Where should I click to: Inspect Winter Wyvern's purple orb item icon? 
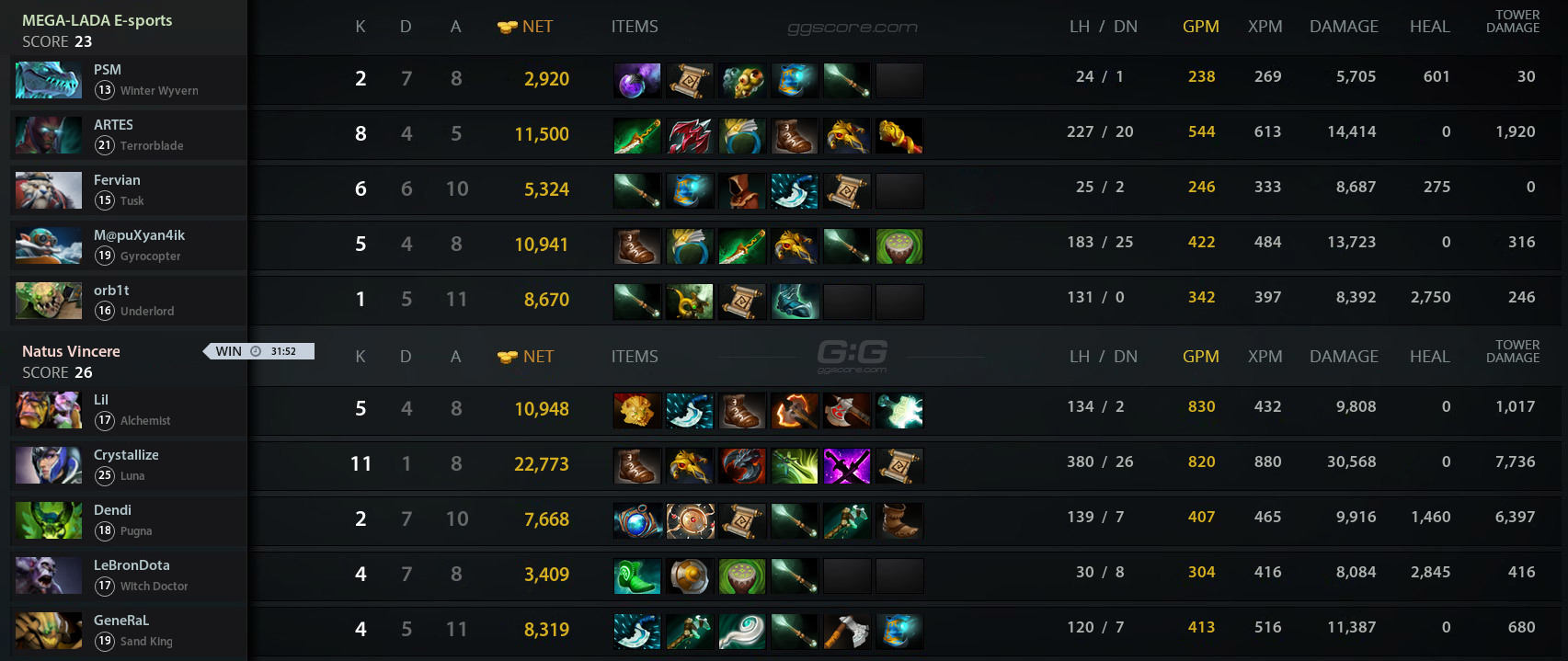[636, 81]
